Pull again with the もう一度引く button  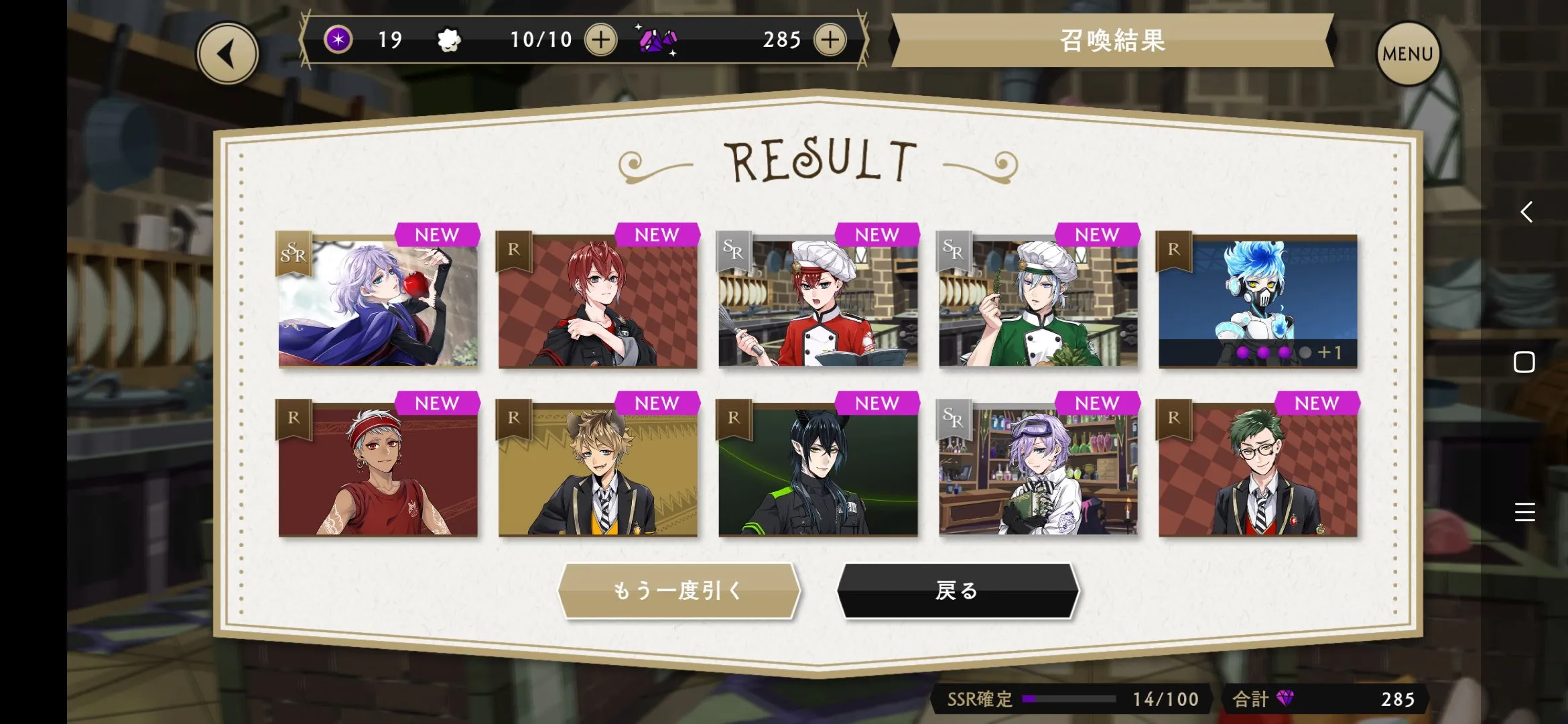pyautogui.click(x=679, y=591)
